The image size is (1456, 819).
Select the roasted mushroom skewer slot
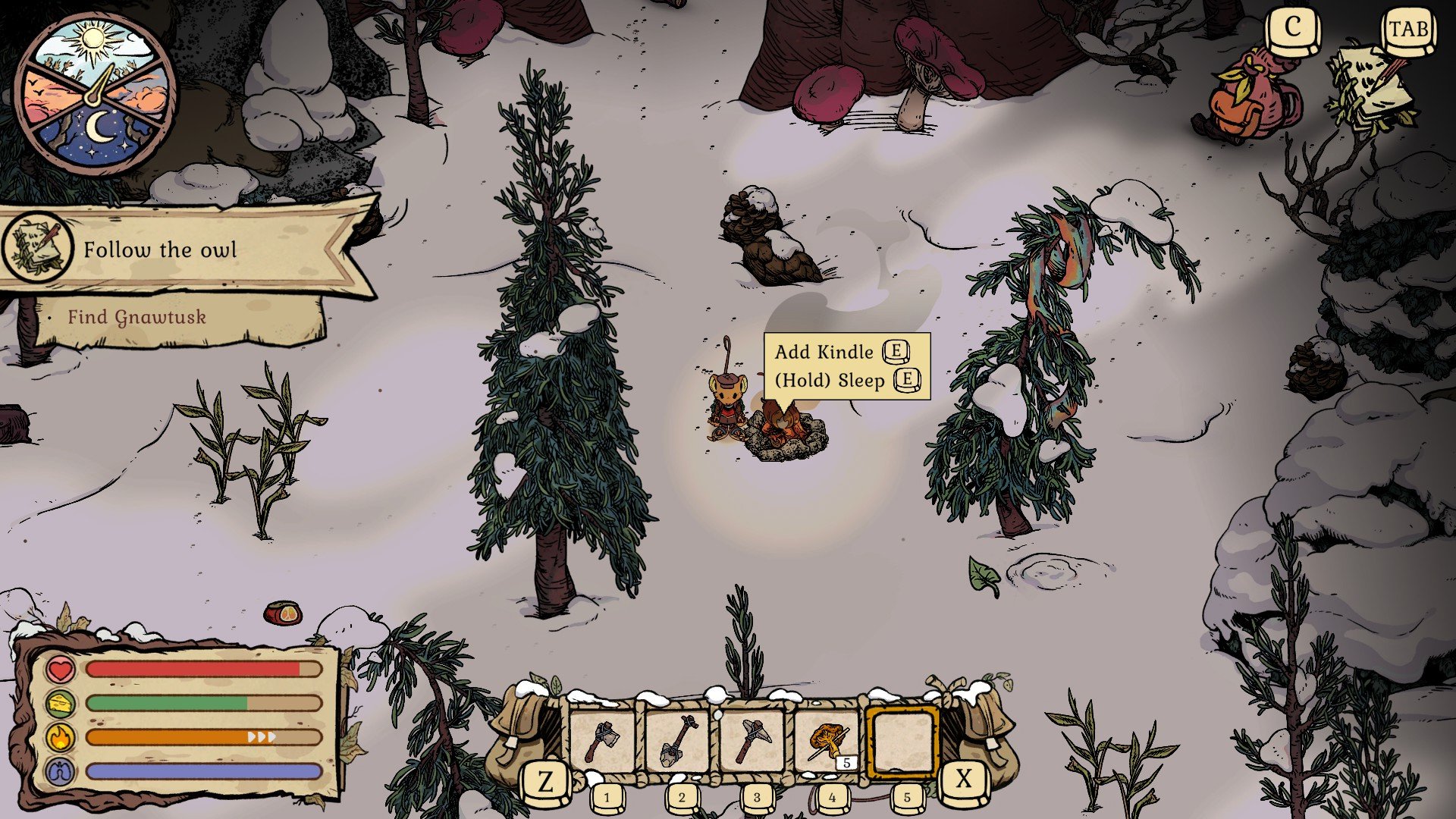[x=828, y=741]
